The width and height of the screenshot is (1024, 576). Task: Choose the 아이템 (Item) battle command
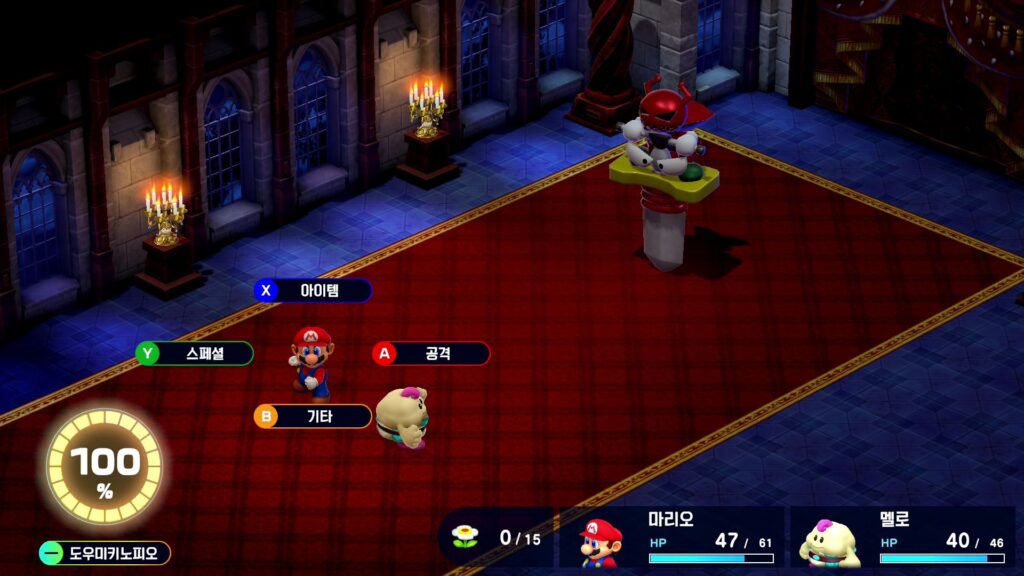pyautogui.click(x=313, y=291)
